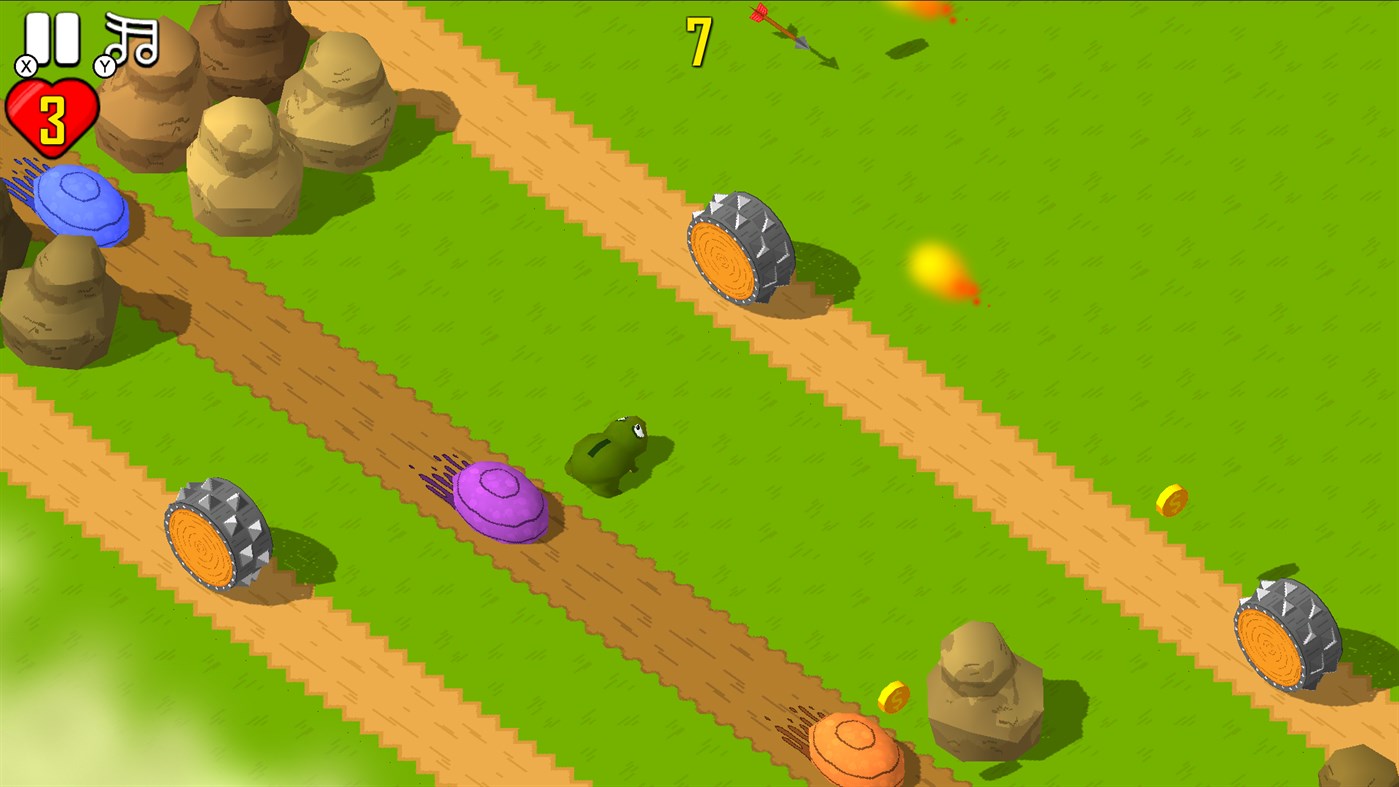Toggle the X prompt circle under pause bars
The height and width of the screenshot is (787, 1399).
27,64
